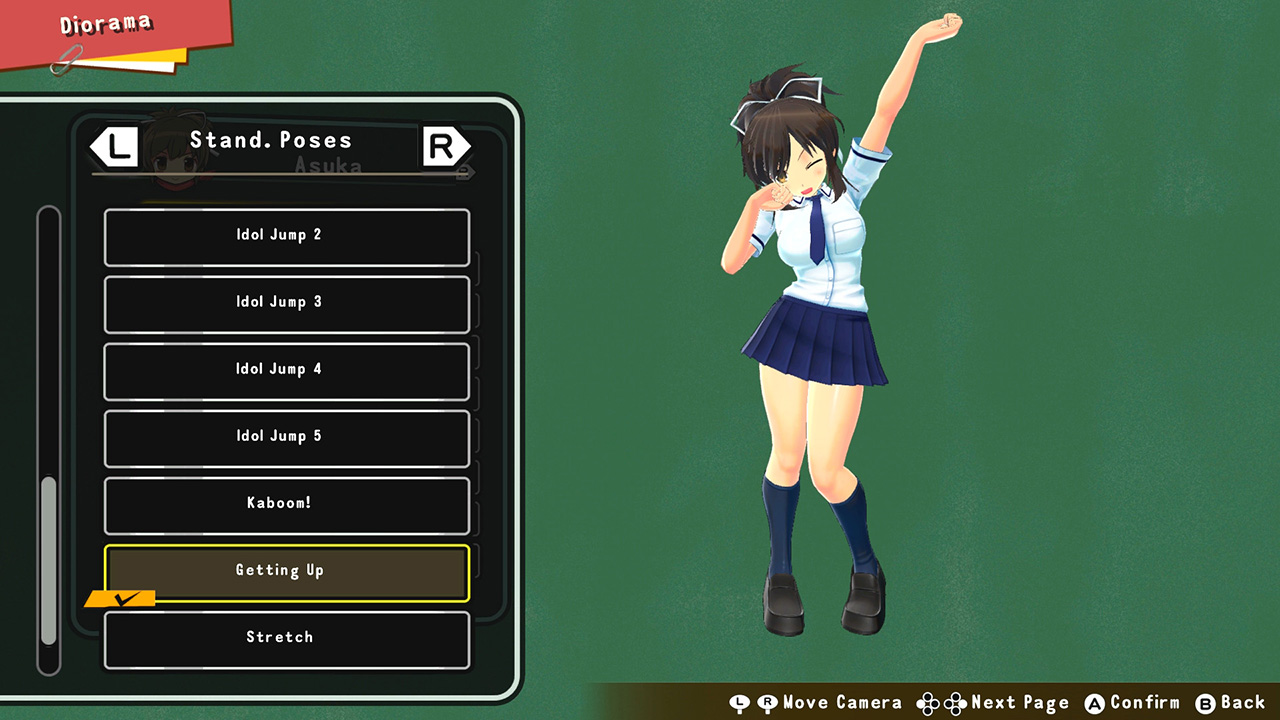Select the Getting Up pose
Viewport: 1280px width, 720px height.
coord(286,570)
